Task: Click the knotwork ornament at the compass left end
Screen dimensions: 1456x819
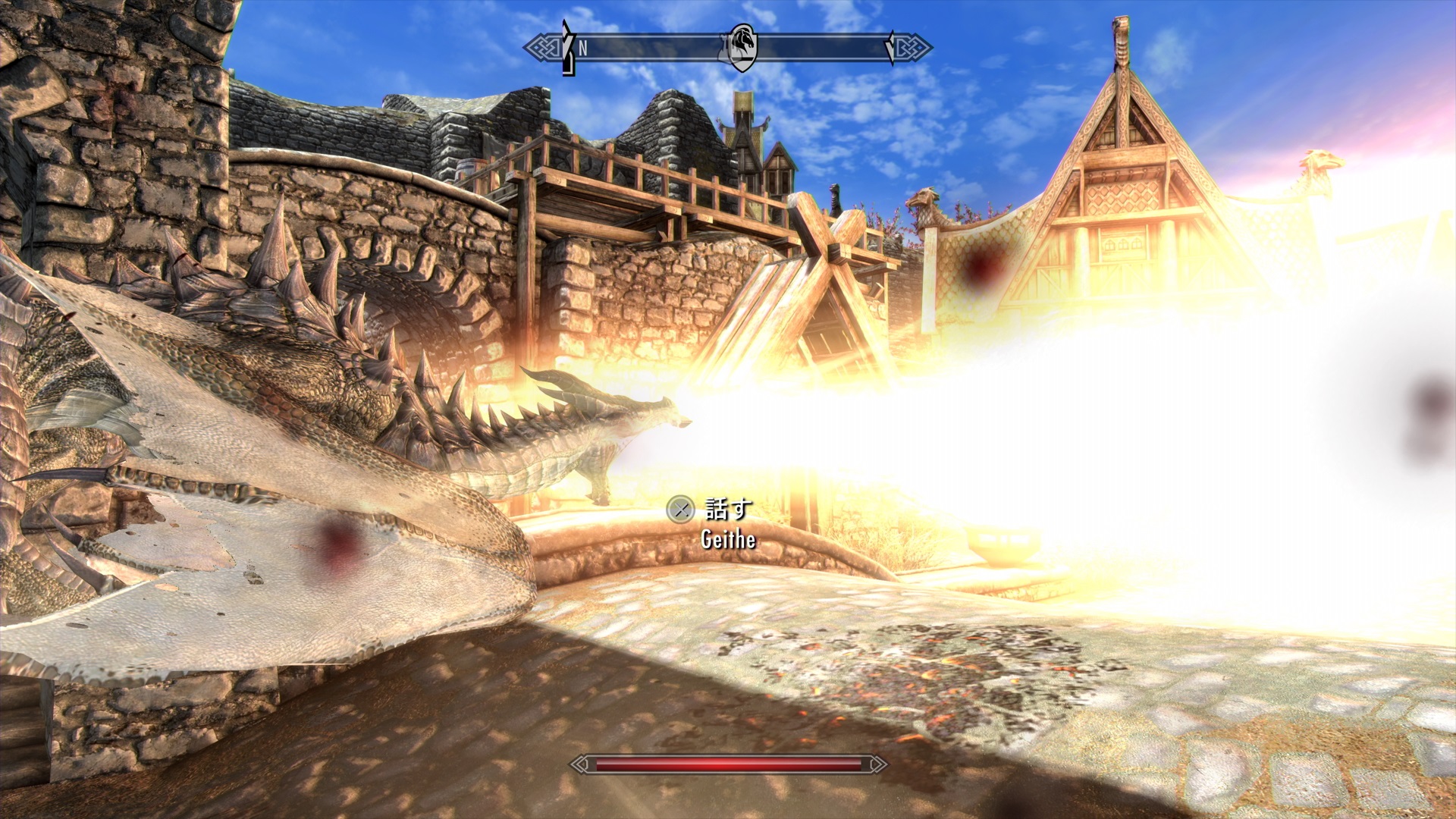Action: pos(543,48)
